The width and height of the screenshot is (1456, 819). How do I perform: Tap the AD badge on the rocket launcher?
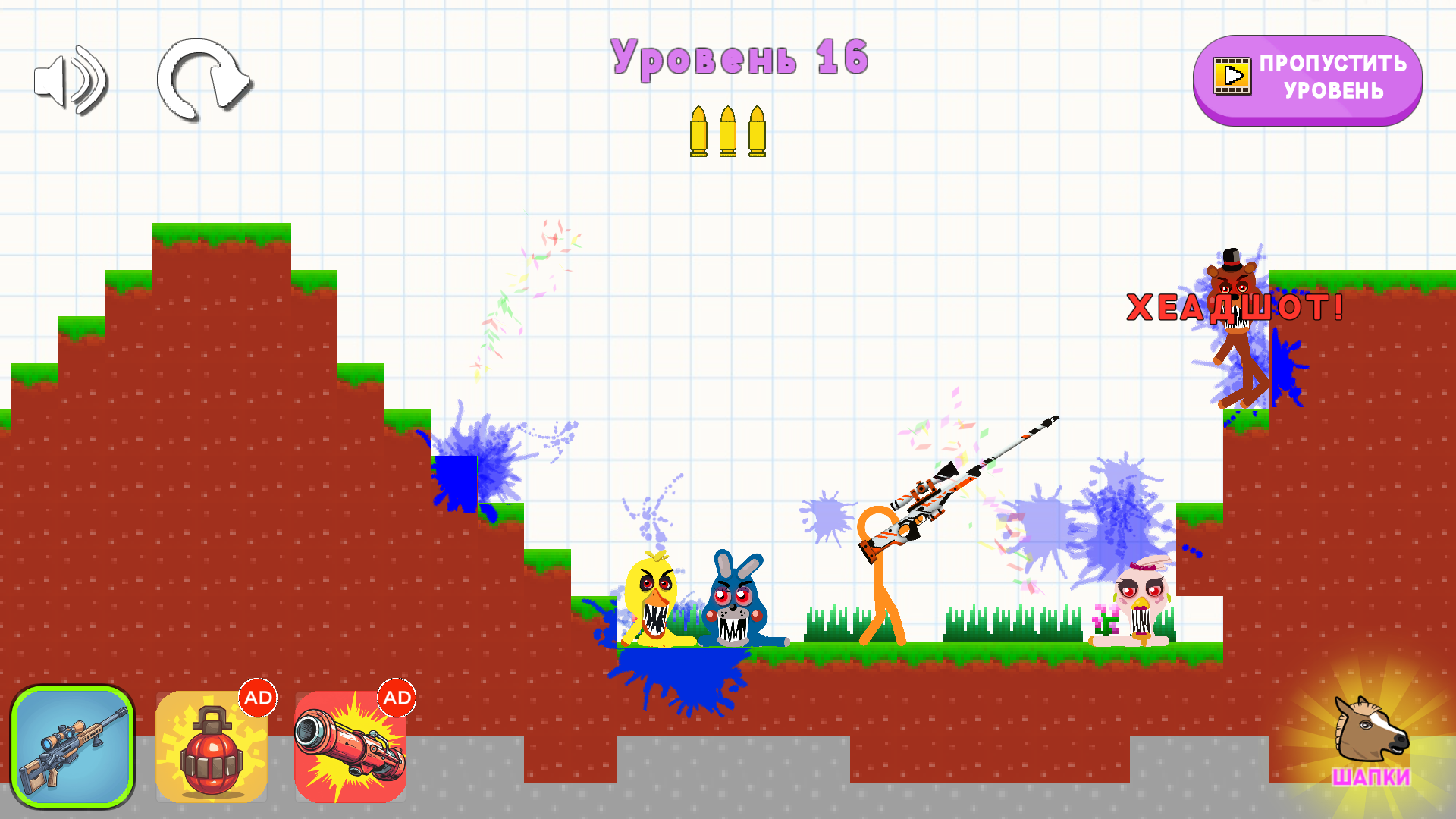[x=397, y=698]
